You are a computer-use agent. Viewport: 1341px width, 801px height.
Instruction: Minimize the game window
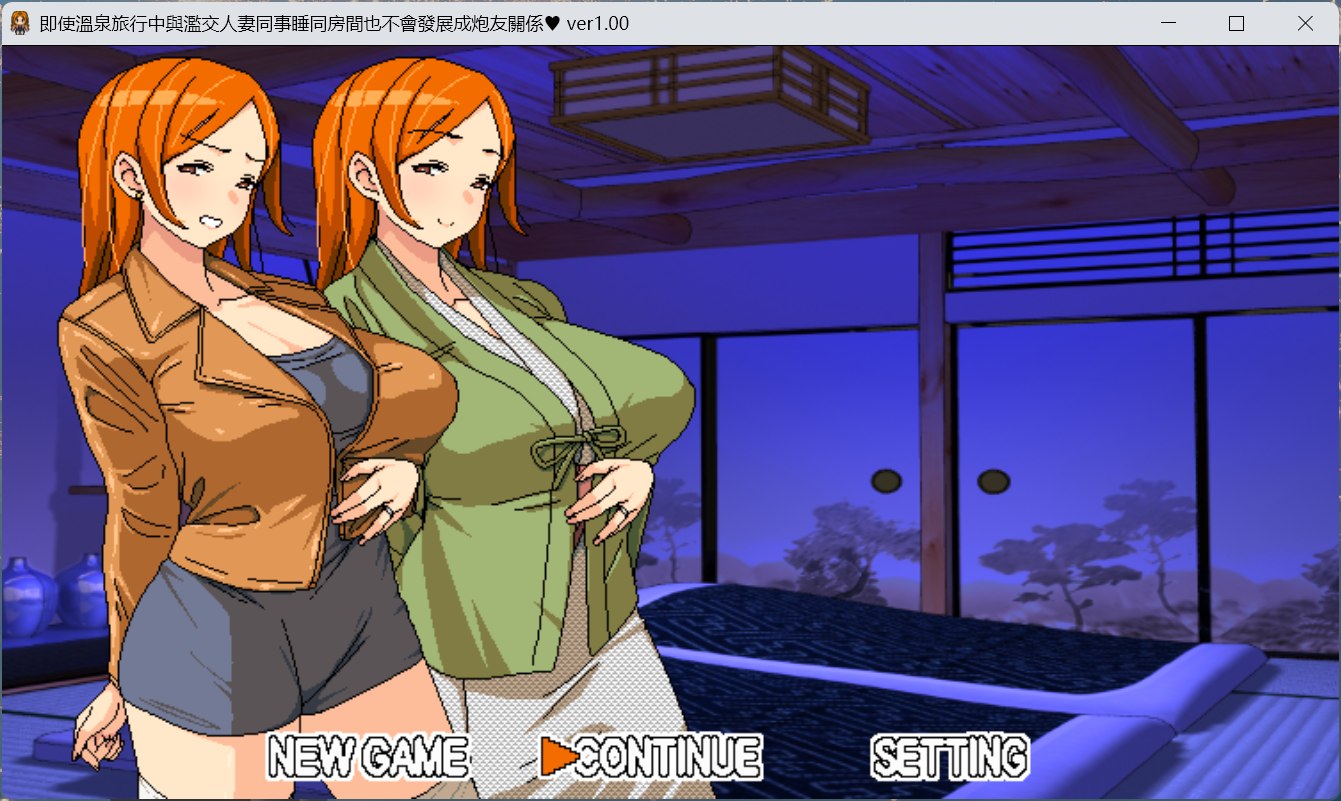tap(1167, 21)
